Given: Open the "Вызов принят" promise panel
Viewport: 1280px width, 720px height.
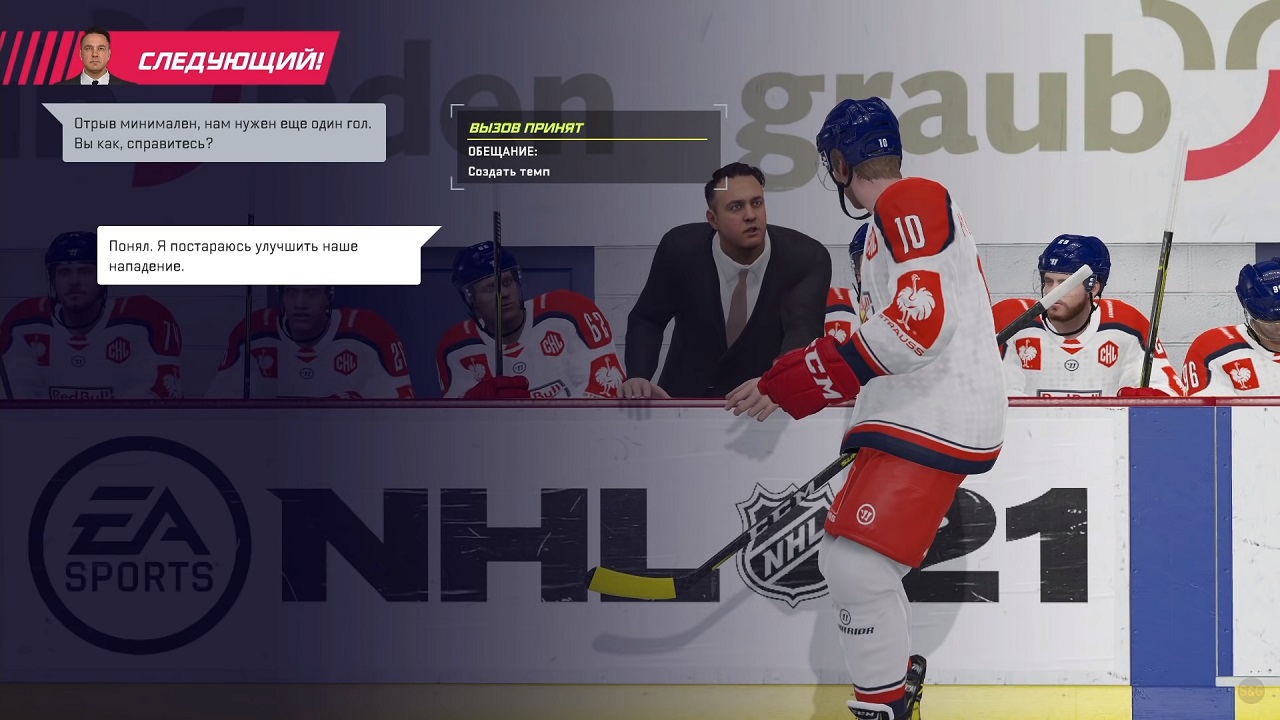Looking at the screenshot, I should (x=587, y=147).
